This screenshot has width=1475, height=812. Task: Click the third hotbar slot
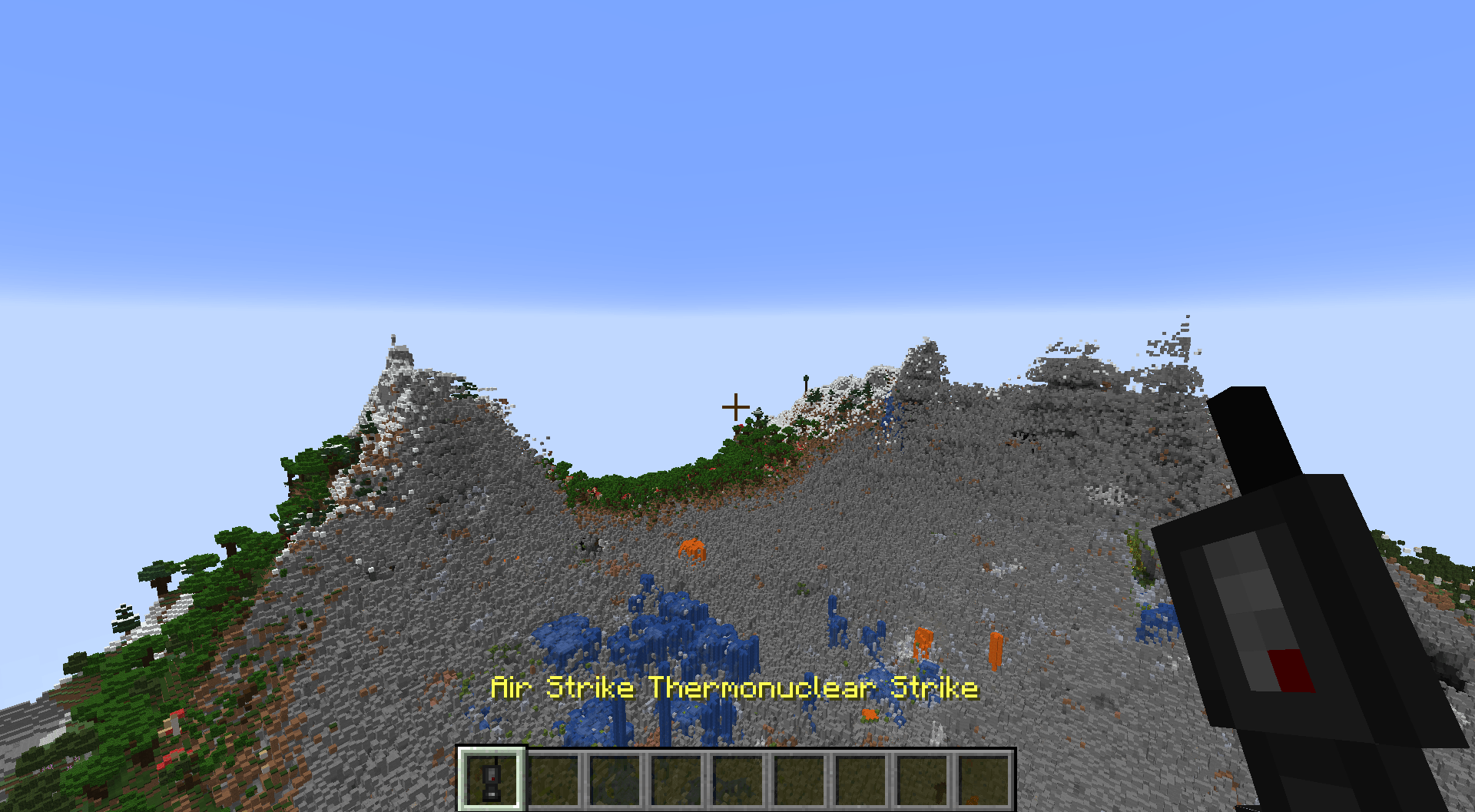click(616, 777)
